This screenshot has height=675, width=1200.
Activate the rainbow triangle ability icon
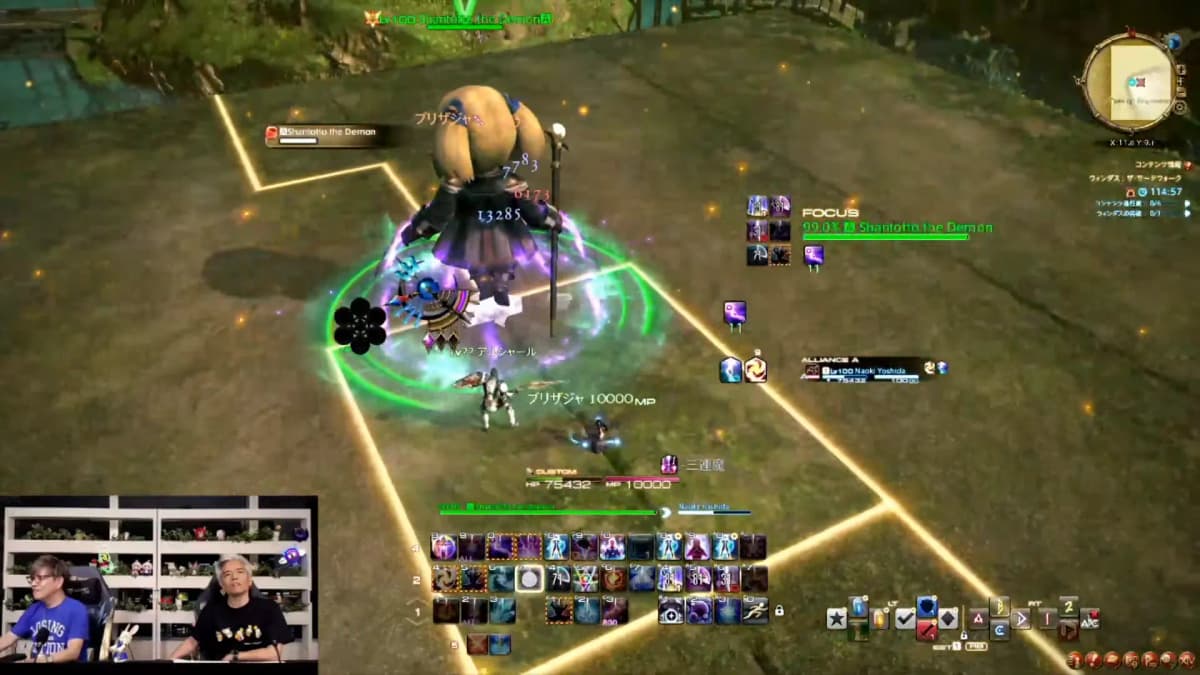click(586, 578)
